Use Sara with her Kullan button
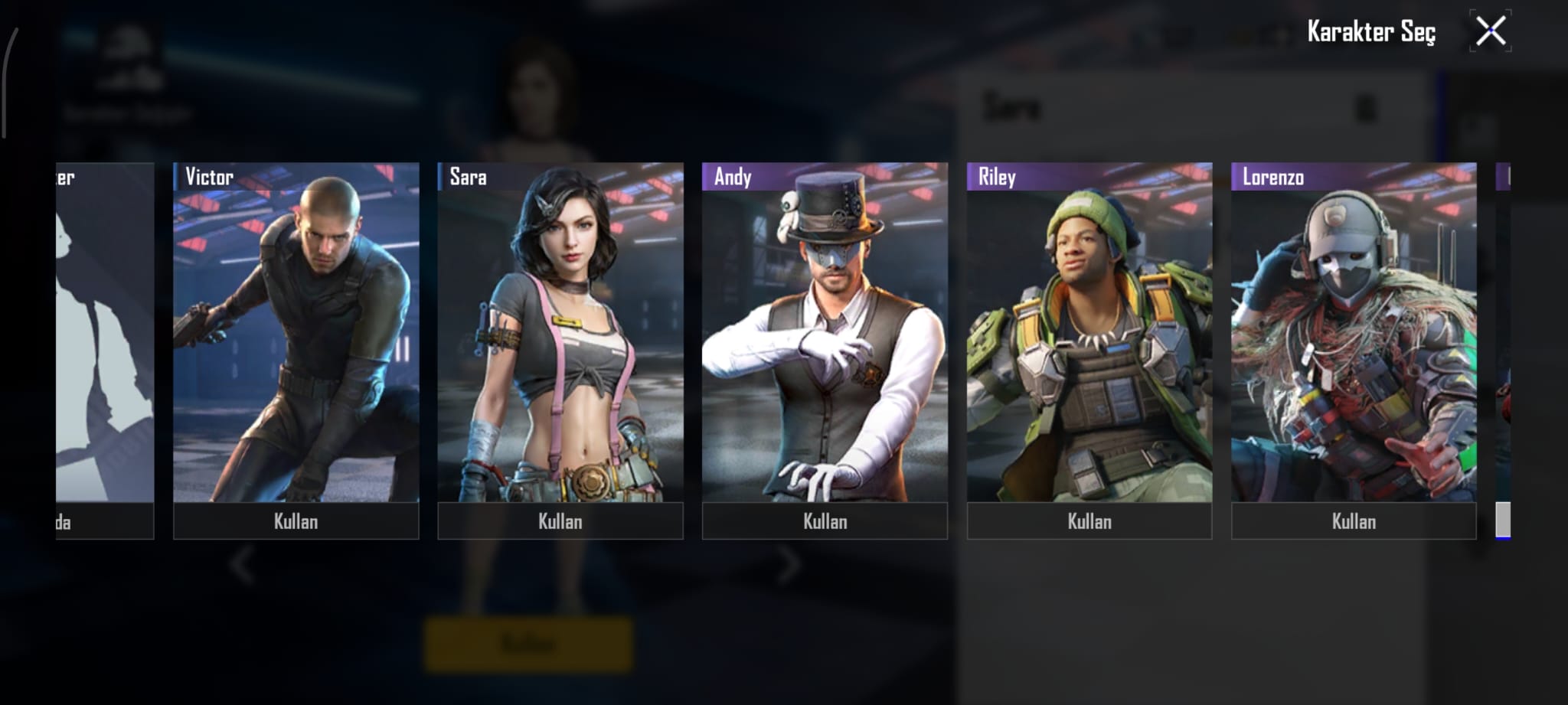 560,521
